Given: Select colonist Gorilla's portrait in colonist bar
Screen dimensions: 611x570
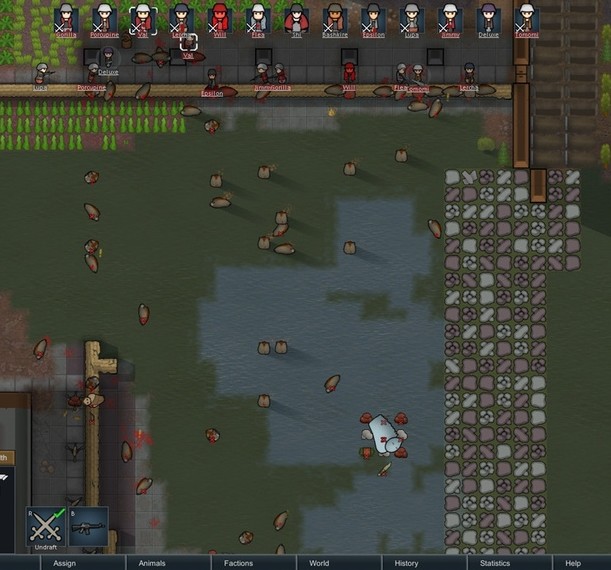Looking at the screenshot, I should click(66, 18).
